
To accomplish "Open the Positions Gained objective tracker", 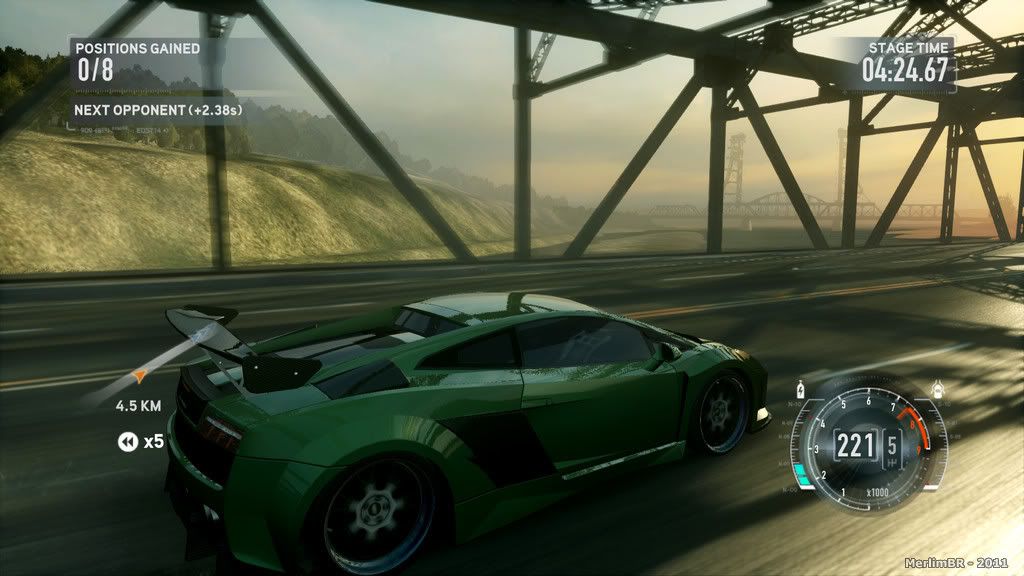I will pyautogui.click(x=138, y=60).
